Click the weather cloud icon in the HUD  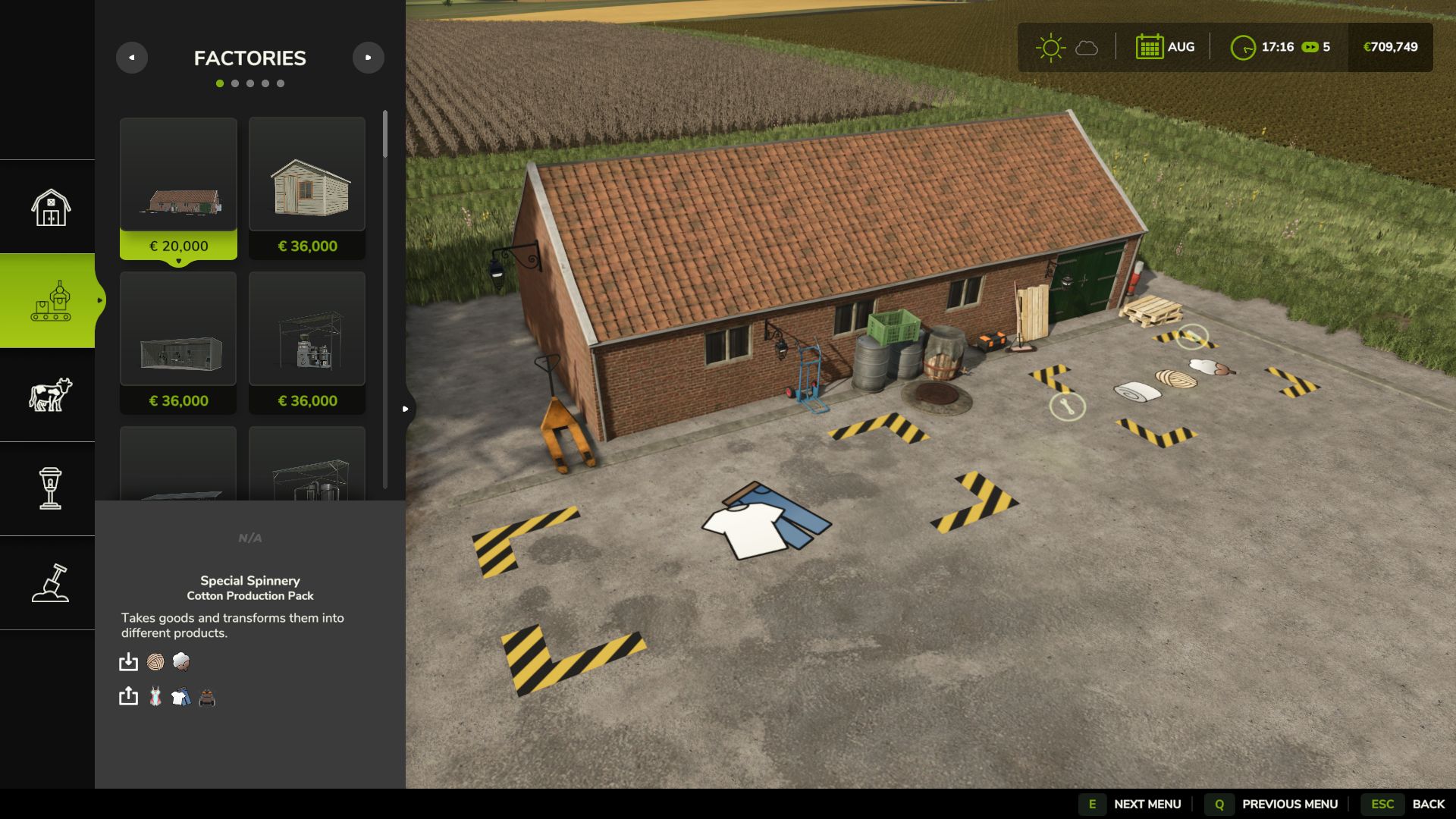[x=1086, y=48]
